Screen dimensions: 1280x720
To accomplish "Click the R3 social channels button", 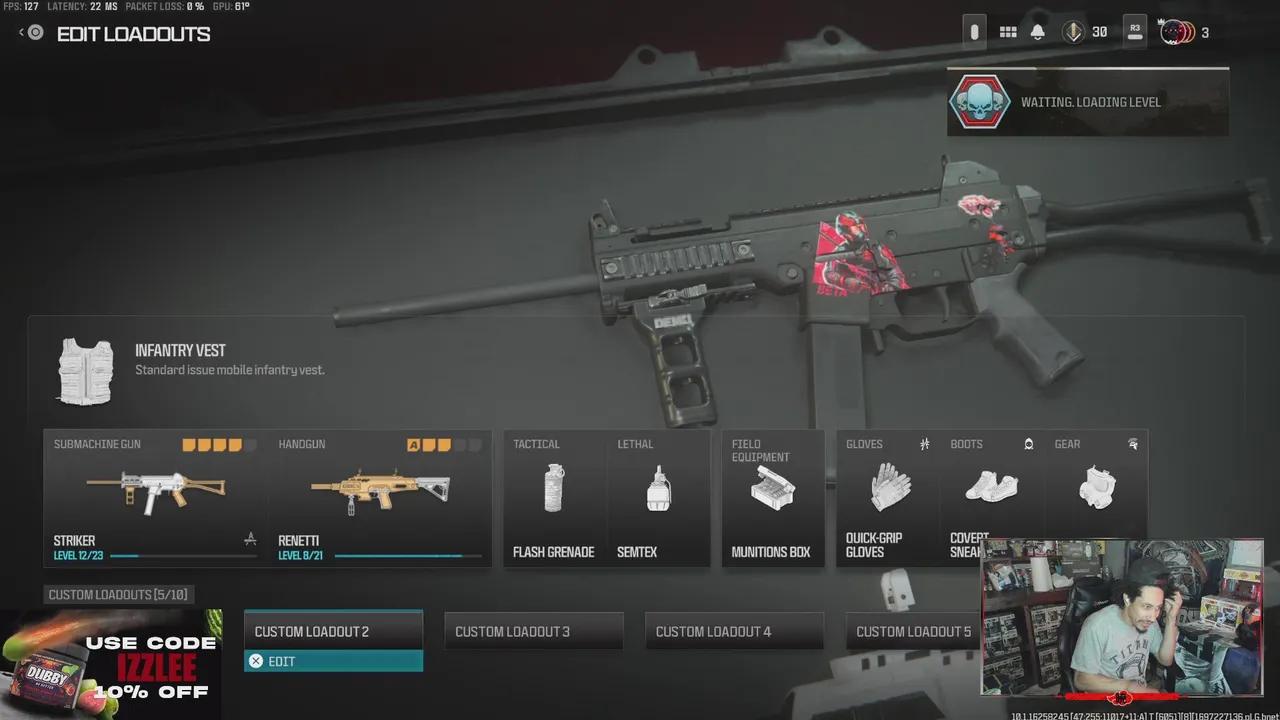I will point(1135,31).
